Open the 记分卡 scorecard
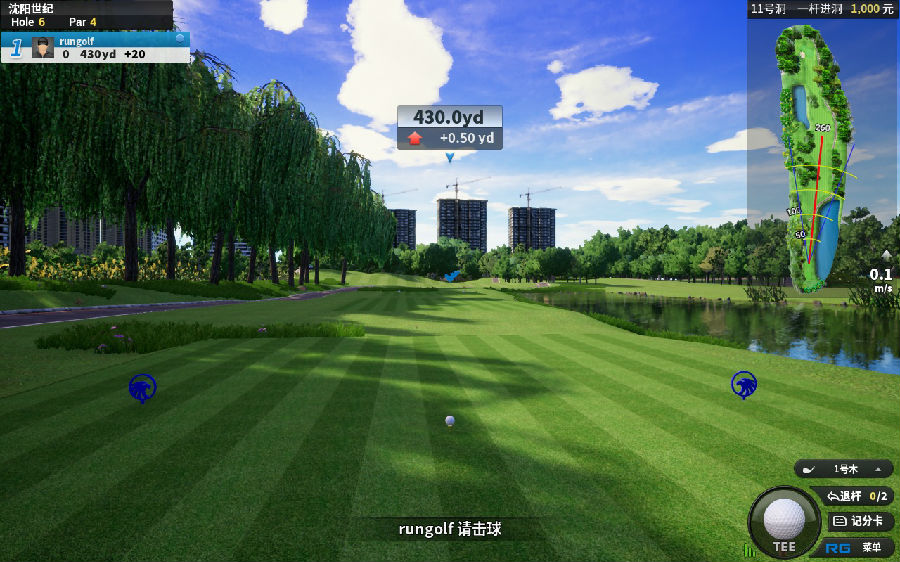The width and height of the screenshot is (900, 562). coord(859,521)
